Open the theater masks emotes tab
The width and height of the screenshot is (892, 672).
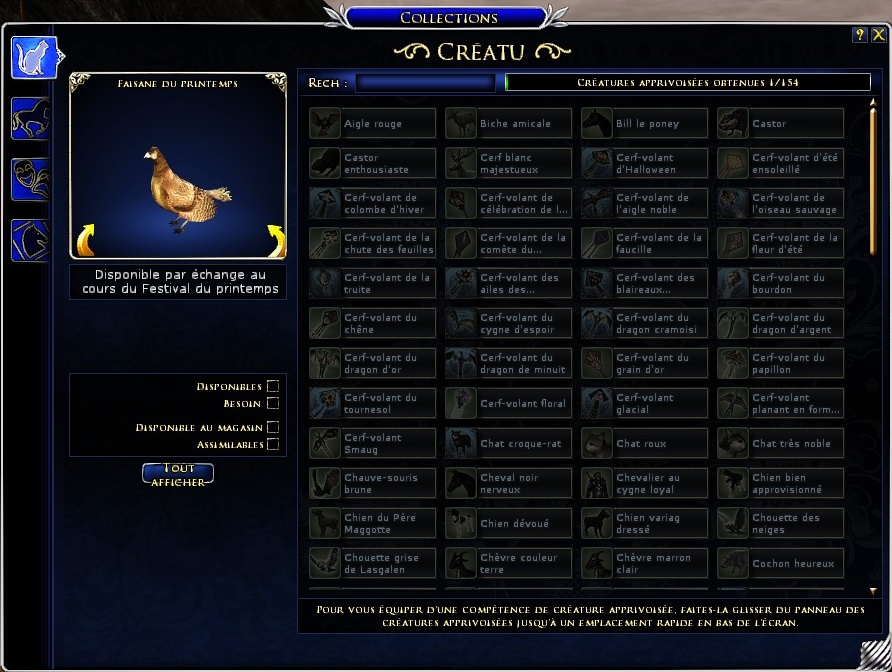(30, 179)
